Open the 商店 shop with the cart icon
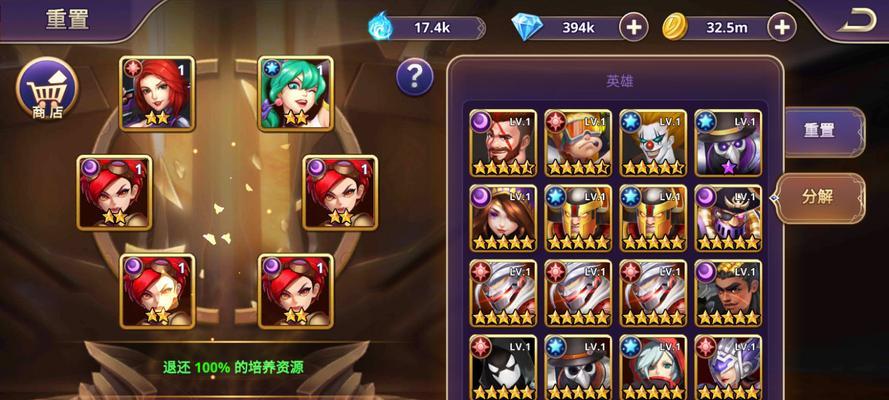 tap(47, 89)
